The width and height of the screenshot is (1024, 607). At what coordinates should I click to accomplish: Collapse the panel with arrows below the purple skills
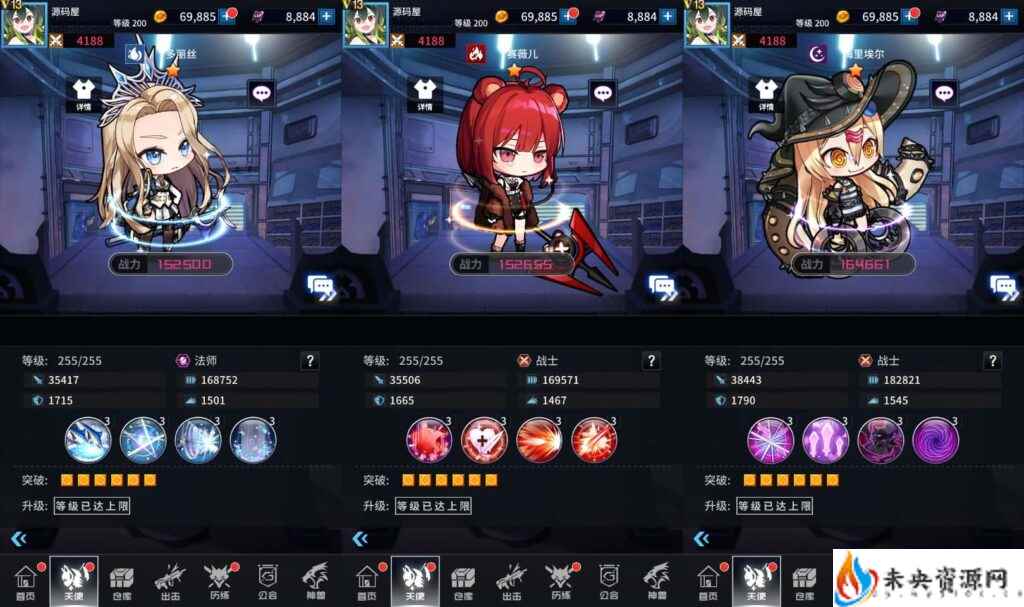[x=701, y=539]
